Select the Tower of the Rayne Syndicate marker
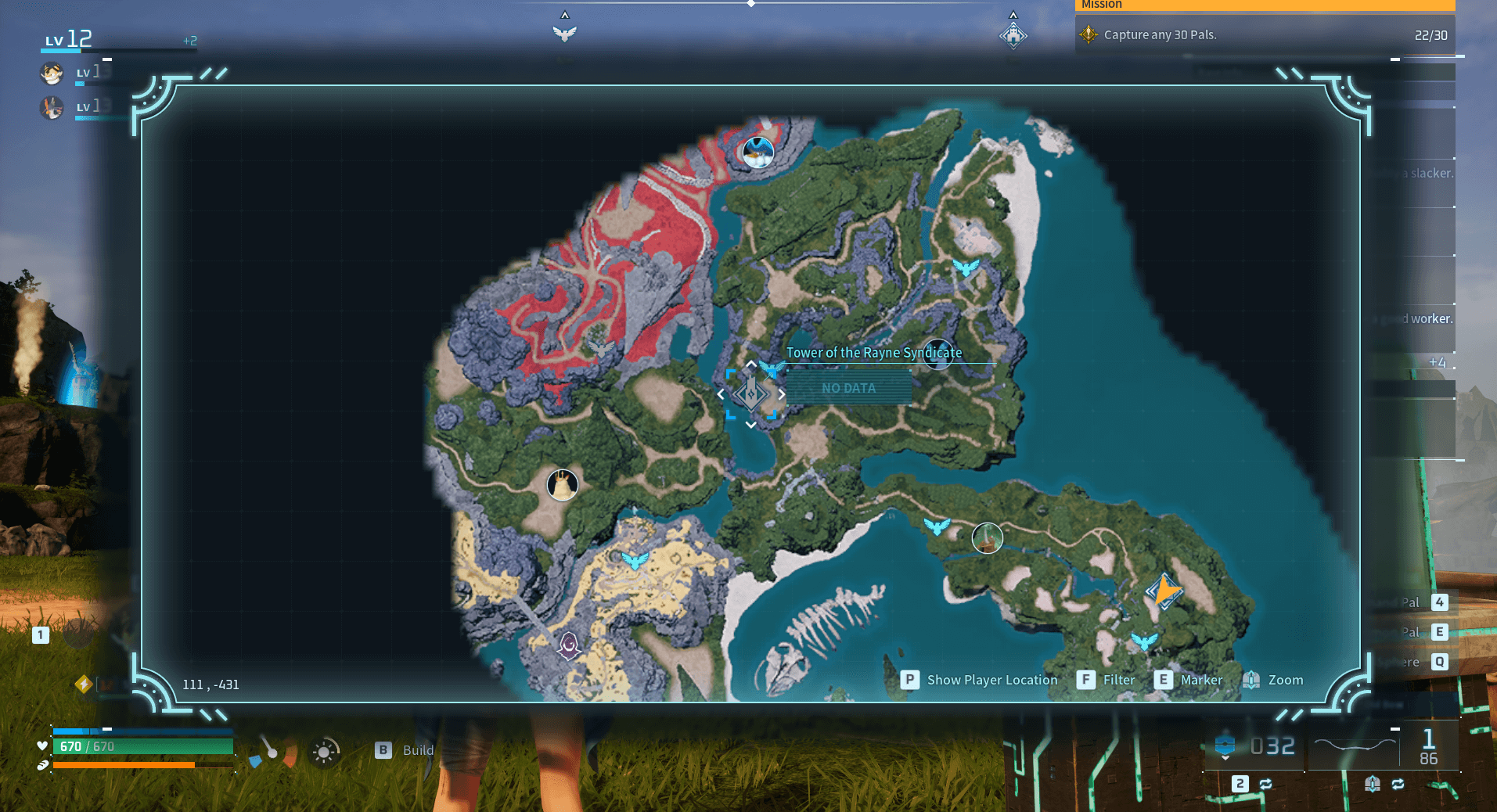Screen dimensions: 1497x812 coord(751,393)
